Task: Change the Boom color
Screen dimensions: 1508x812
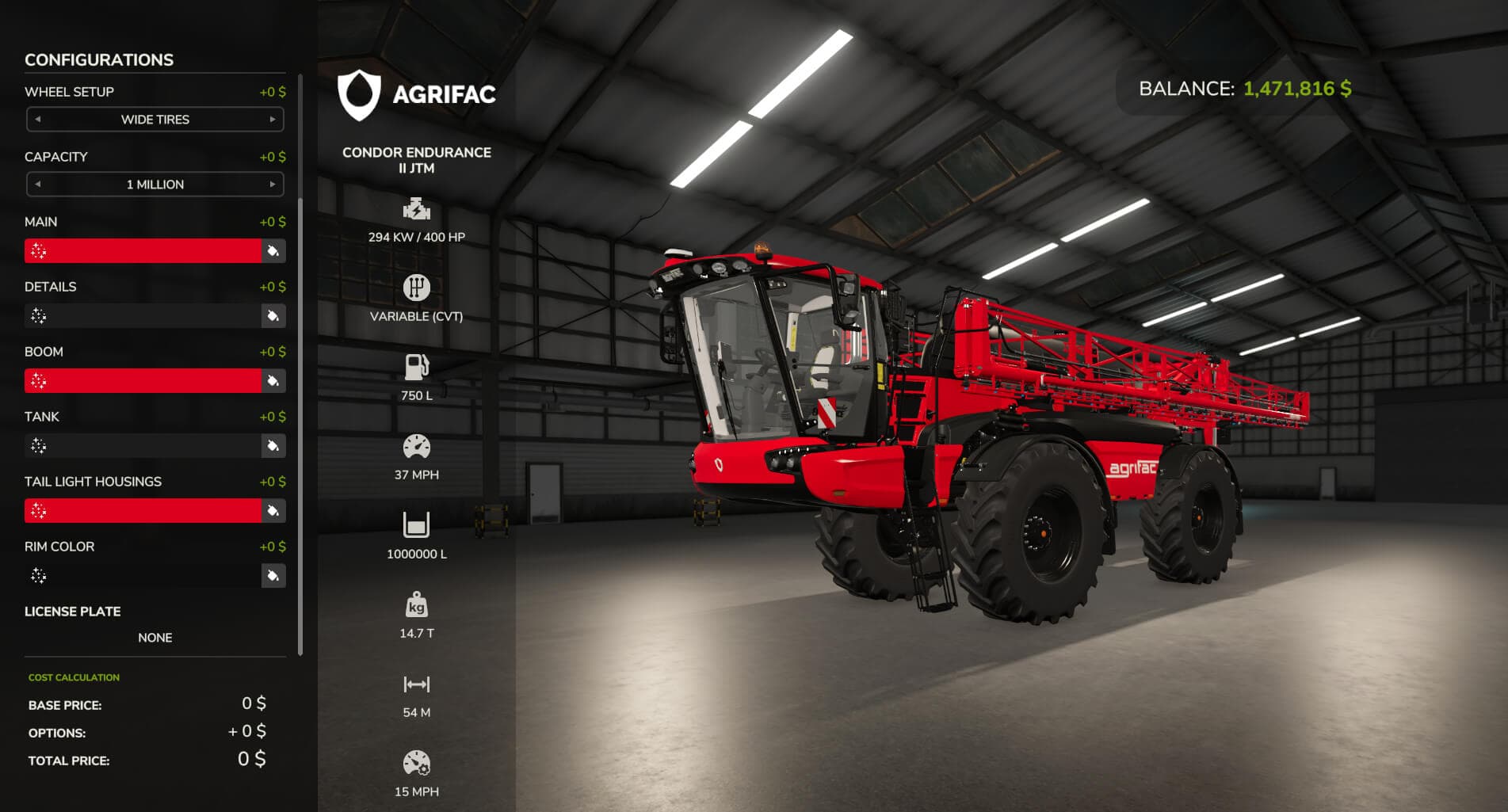Action: click(273, 381)
